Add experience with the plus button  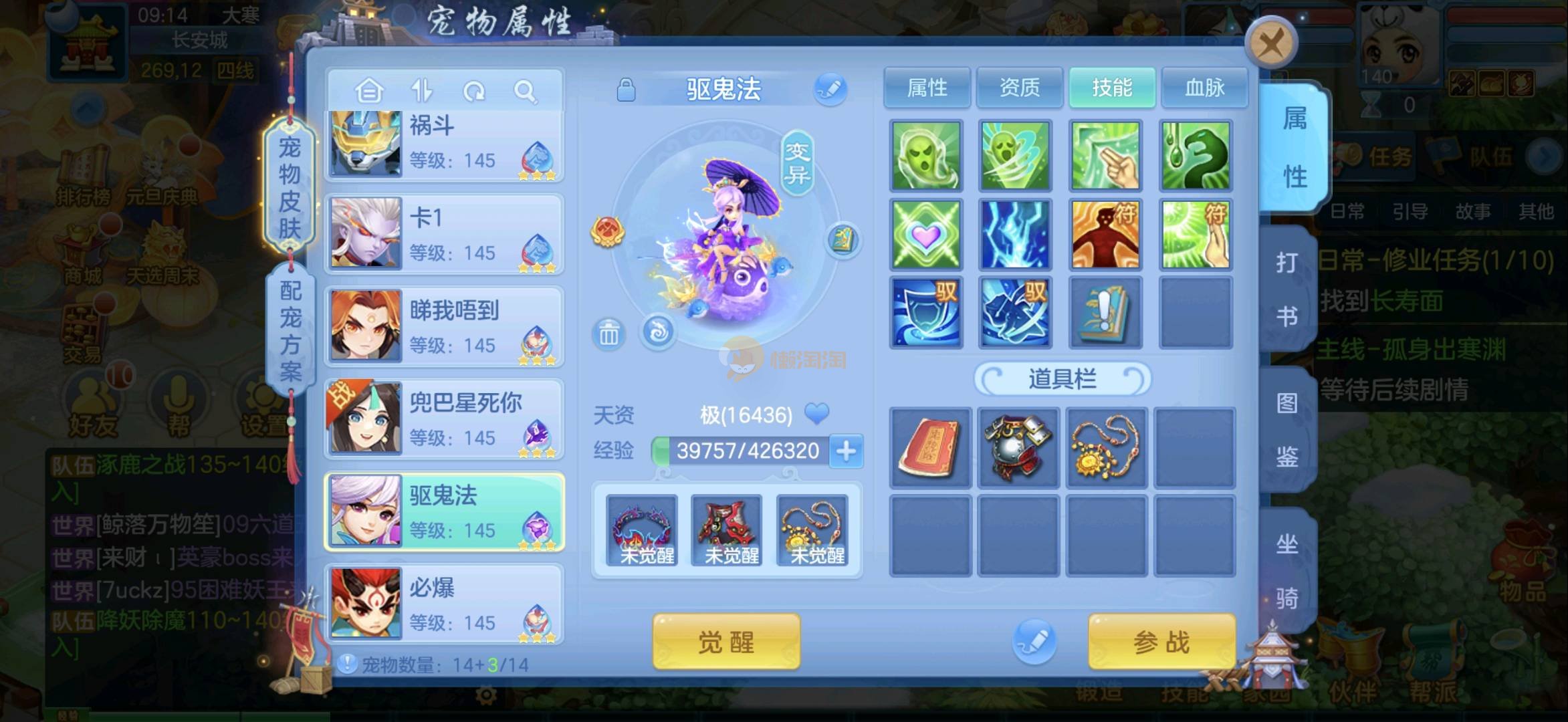pos(846,451)
